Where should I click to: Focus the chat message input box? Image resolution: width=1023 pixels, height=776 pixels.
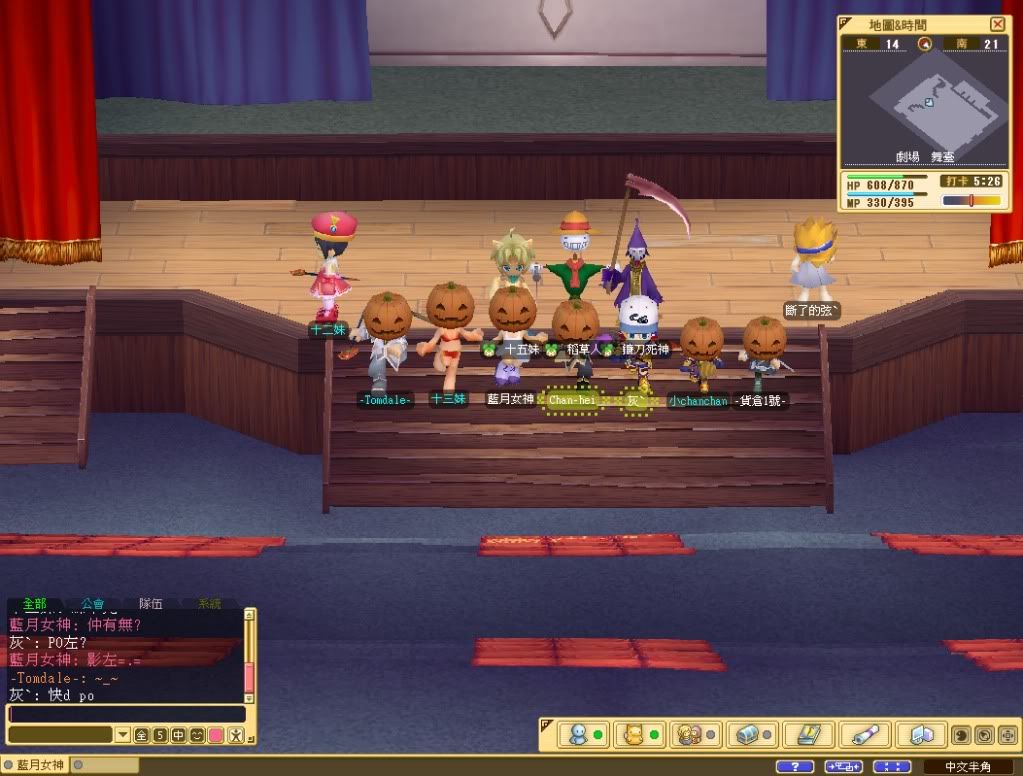[126, 714]
